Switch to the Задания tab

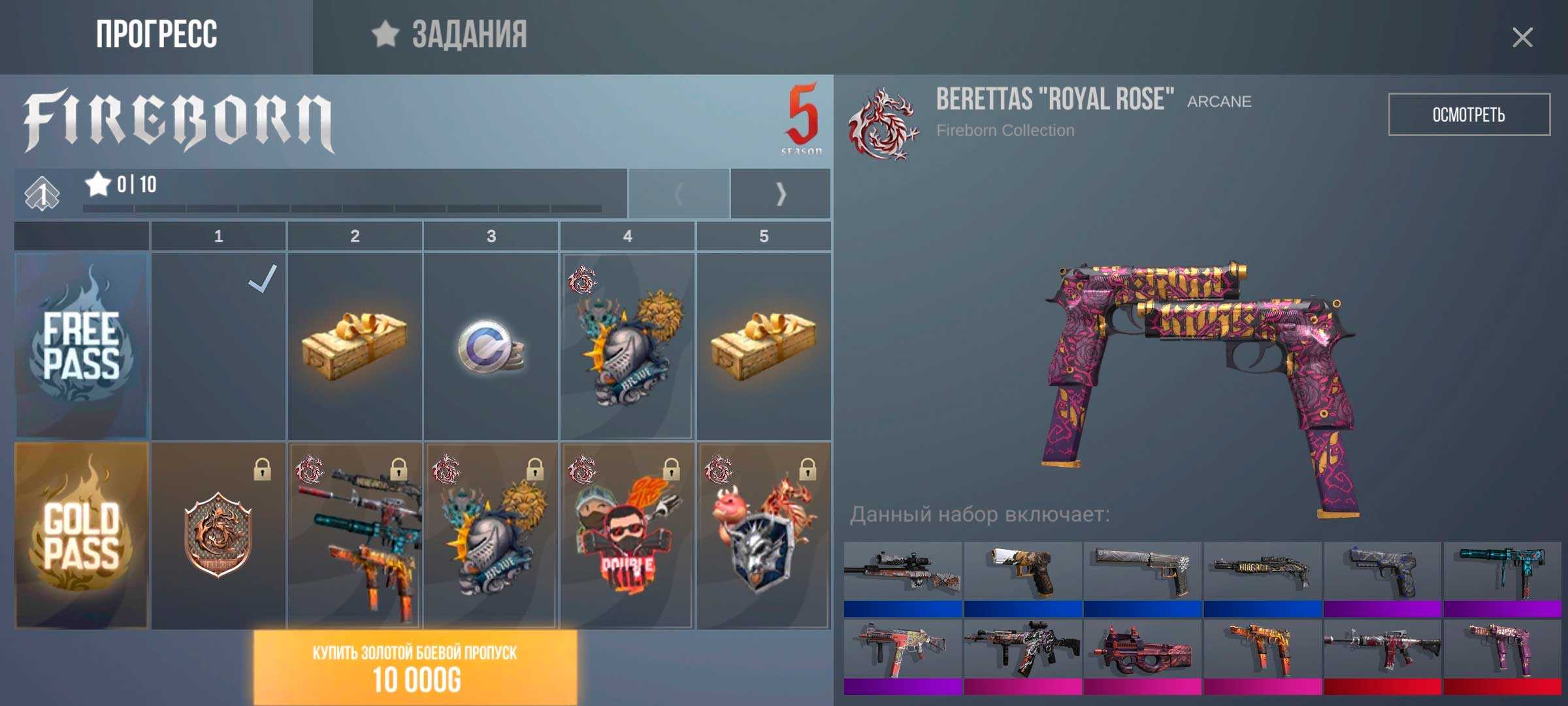tap(451, 35)
